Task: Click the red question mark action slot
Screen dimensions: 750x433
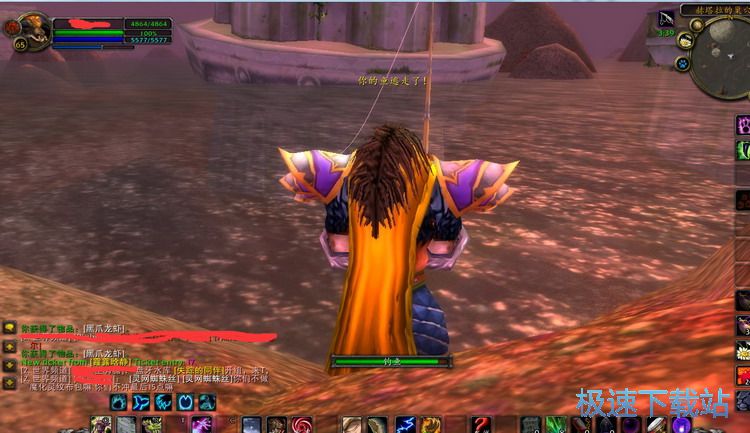Action: [x=481, y=425]
